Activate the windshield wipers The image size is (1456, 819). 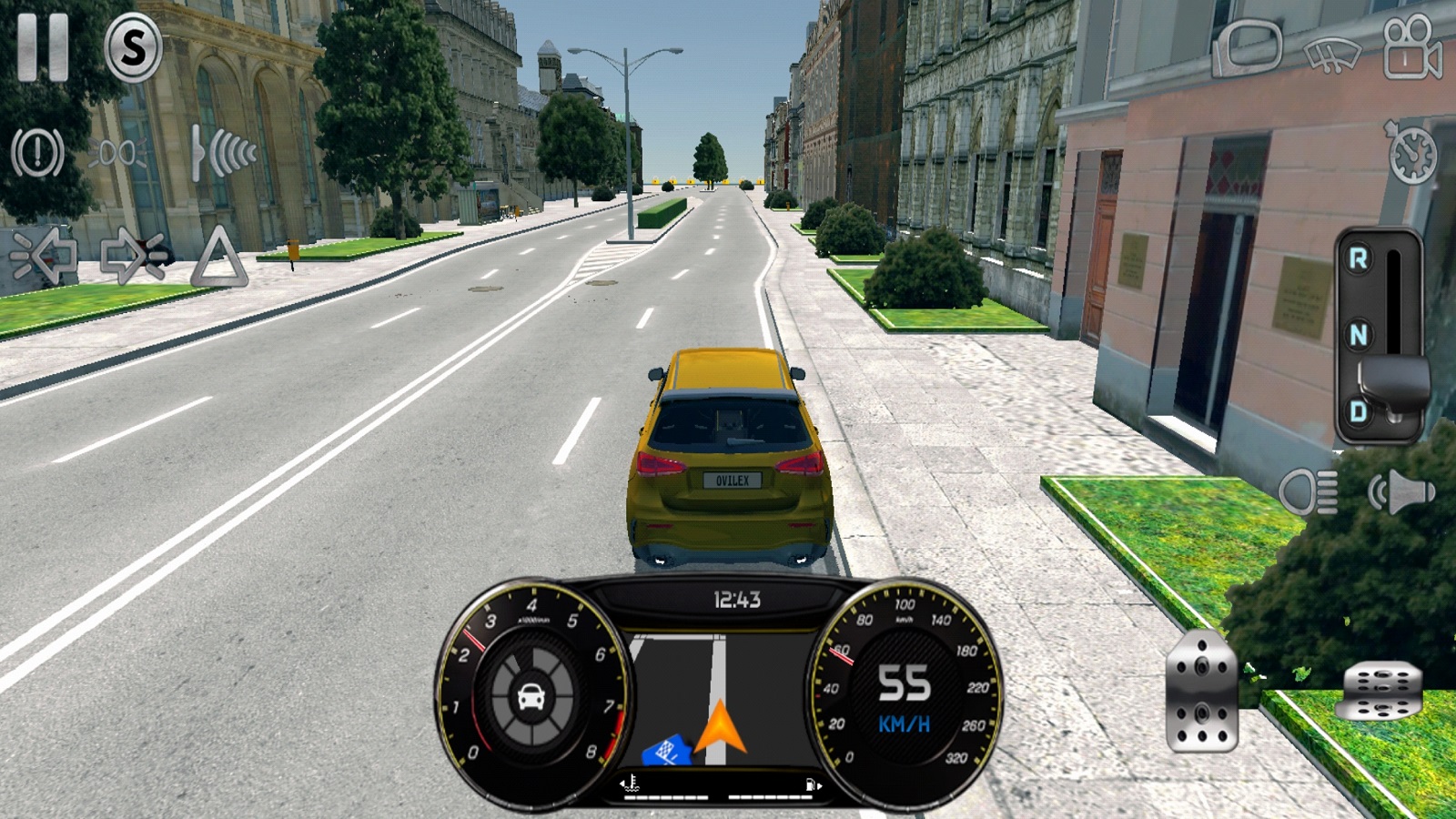1331,55
